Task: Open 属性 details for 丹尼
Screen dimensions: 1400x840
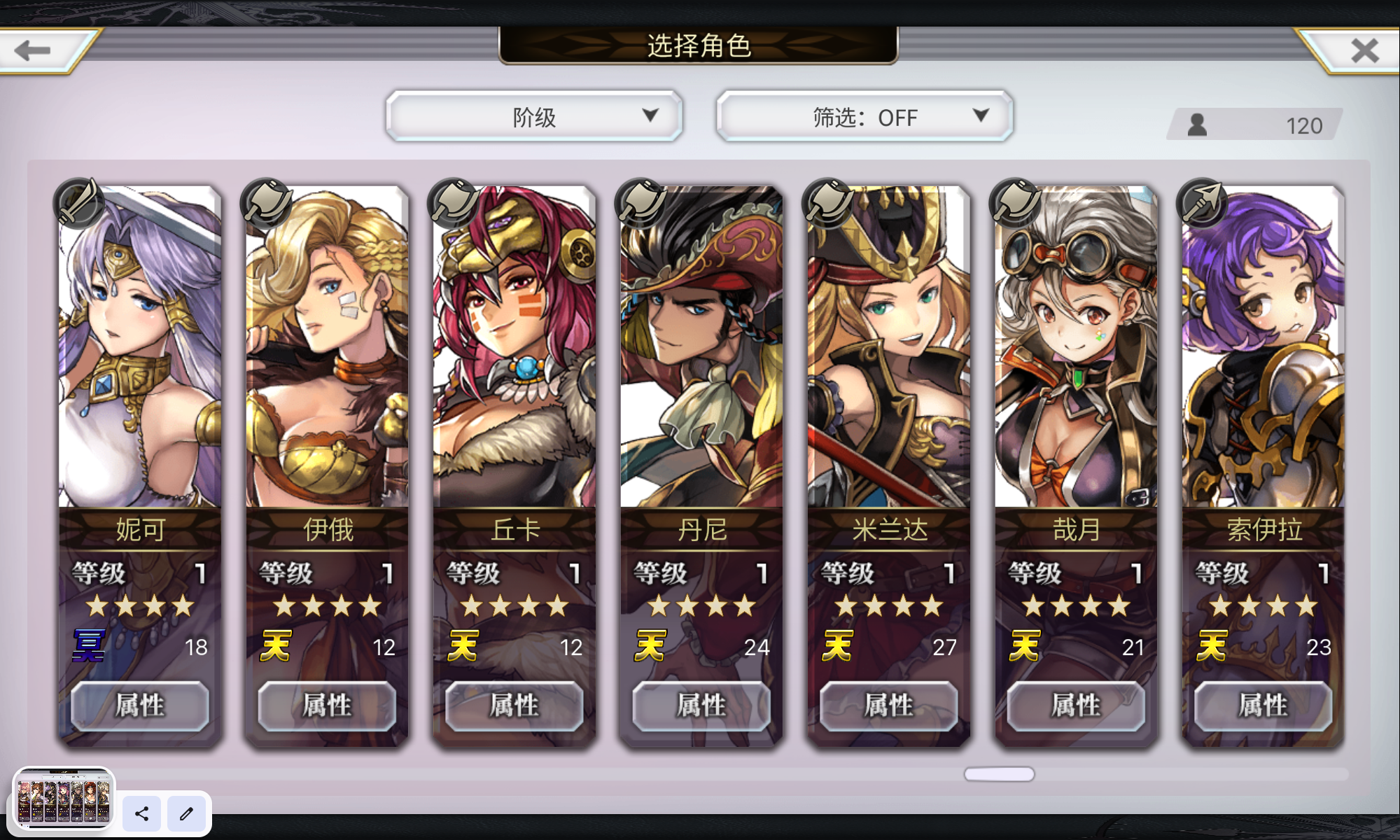Action: point(700,706)
